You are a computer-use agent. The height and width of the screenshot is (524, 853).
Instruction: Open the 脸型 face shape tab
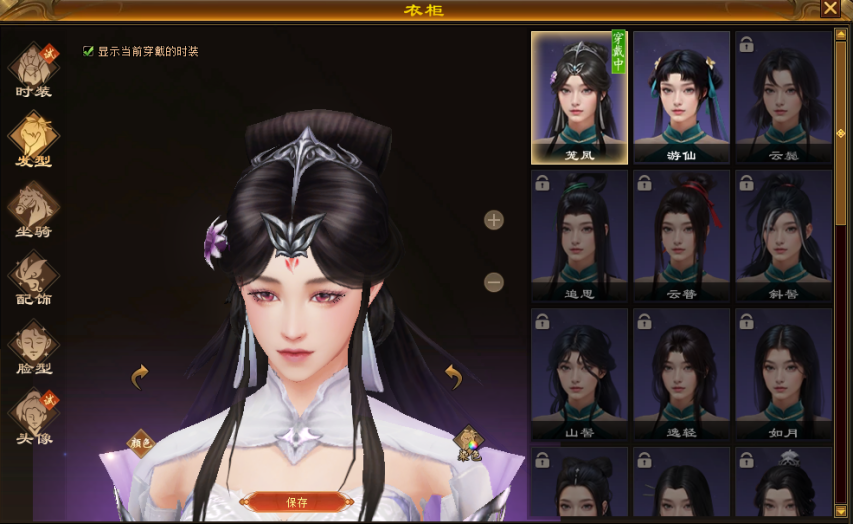coord(34,347)
